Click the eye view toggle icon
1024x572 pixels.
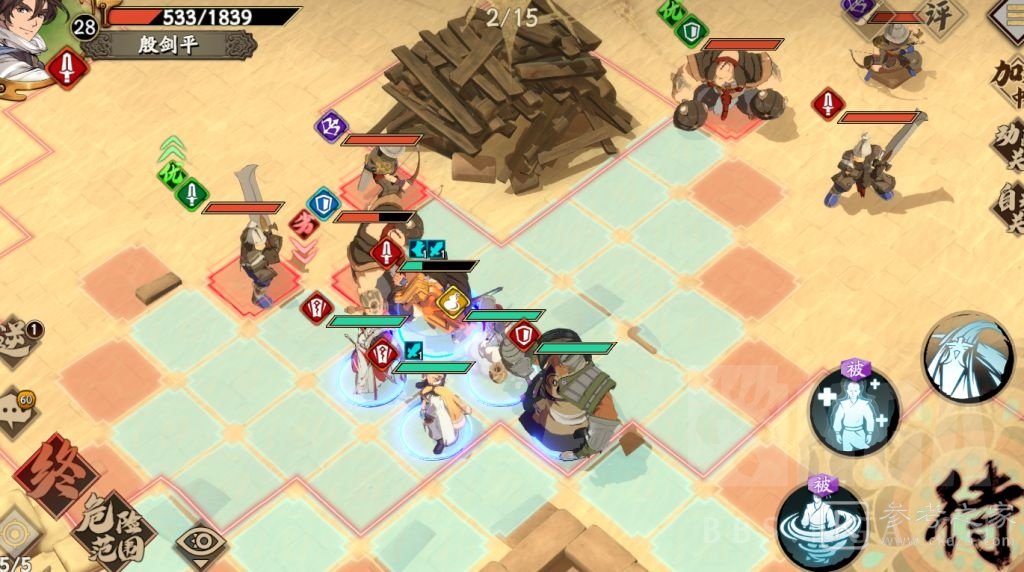point(200,546)
